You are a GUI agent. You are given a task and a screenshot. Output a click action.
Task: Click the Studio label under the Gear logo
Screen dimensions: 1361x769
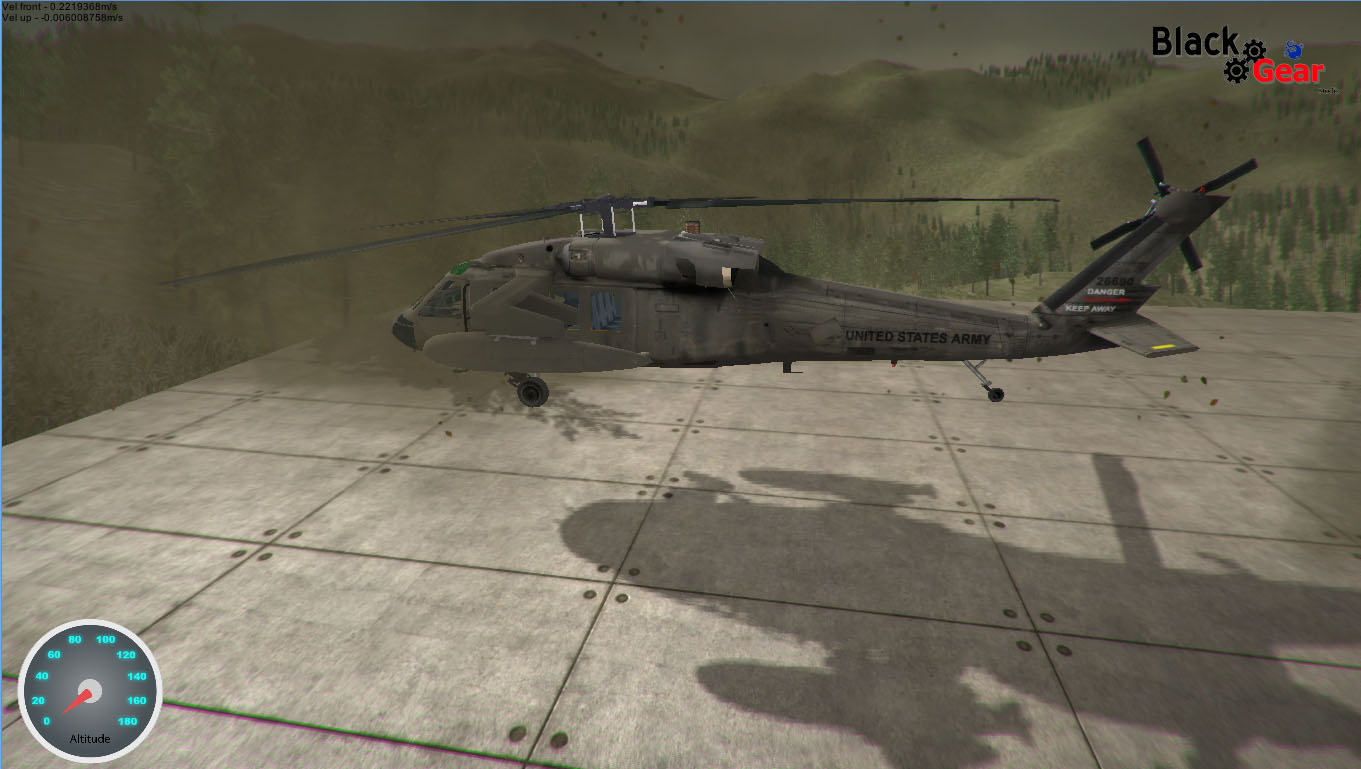tap(1329, 91)
